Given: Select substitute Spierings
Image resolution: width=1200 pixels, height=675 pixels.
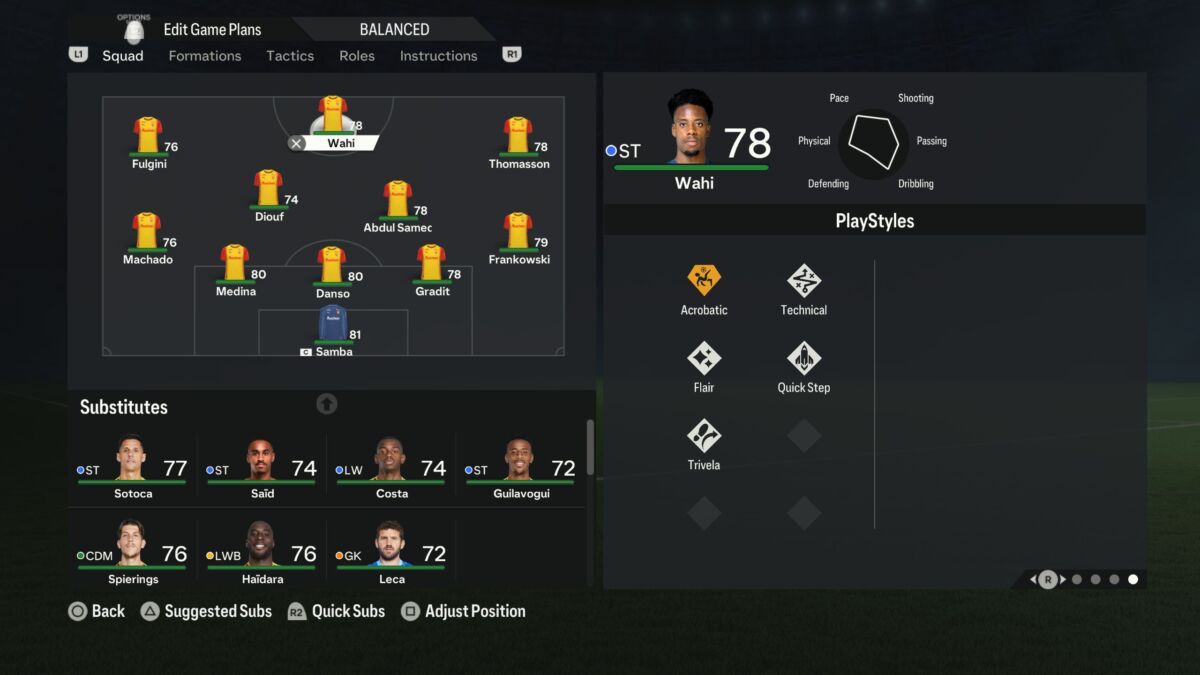Looking at the screenshot, I should (x=132, y=551).
